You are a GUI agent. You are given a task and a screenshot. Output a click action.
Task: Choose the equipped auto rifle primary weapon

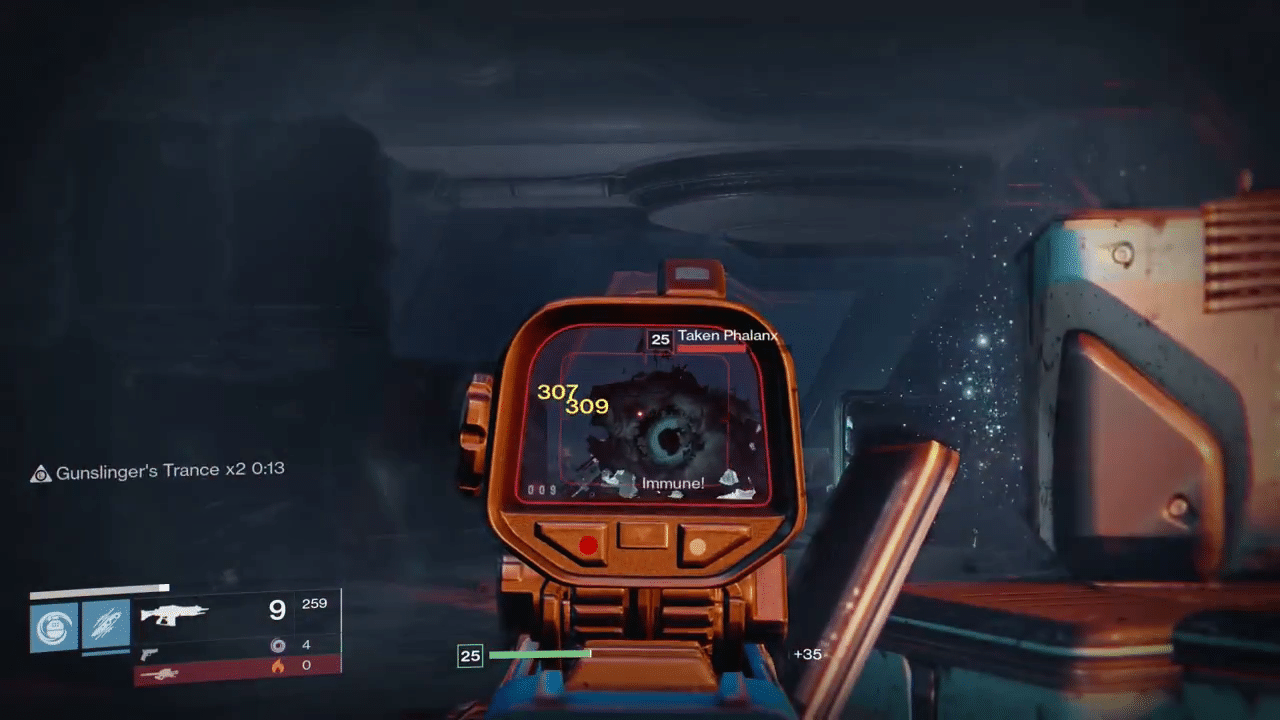pos(174,612)
